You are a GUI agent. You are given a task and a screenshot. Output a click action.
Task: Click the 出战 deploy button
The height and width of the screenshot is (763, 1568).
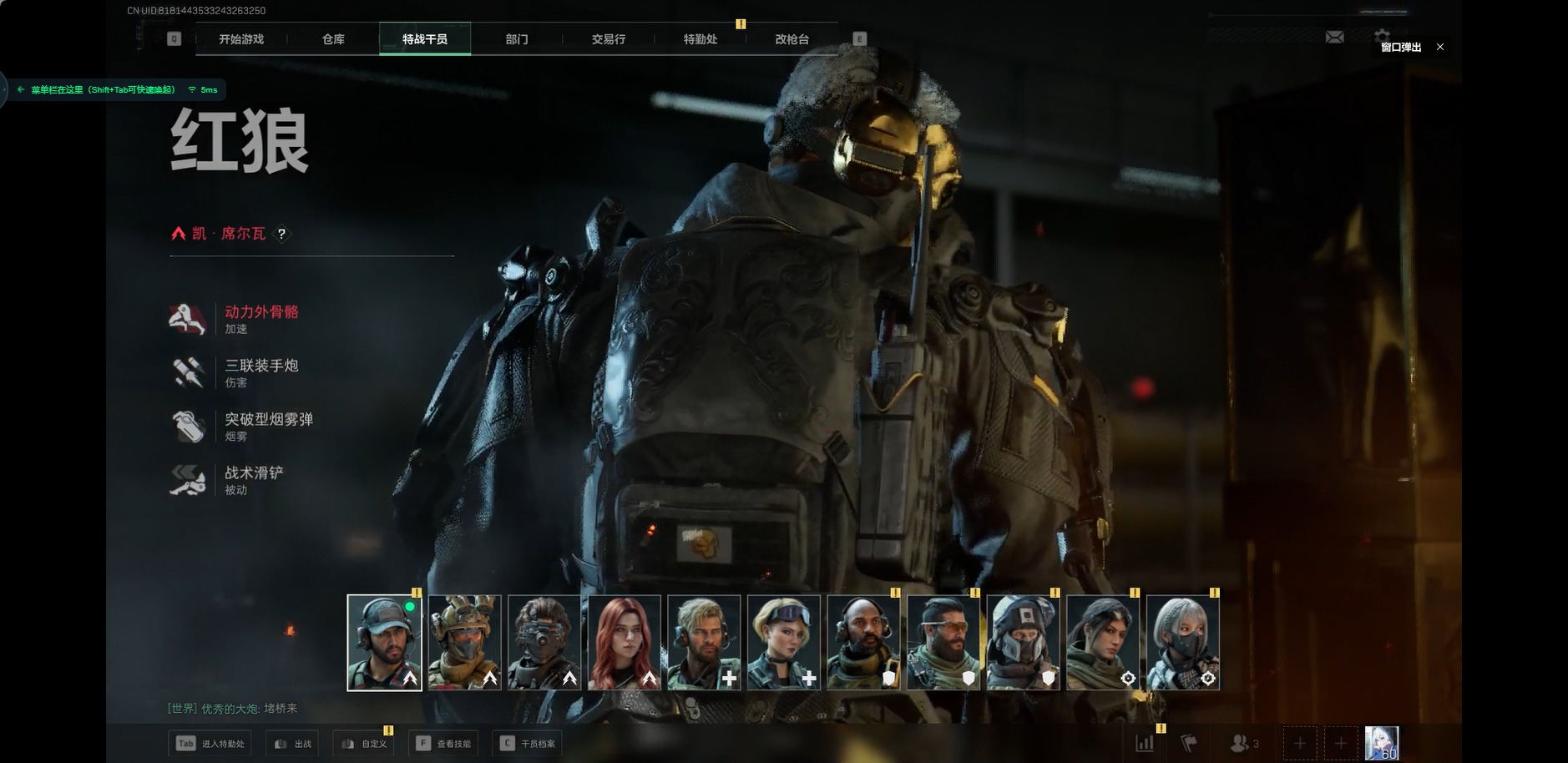tap(293, 743)
